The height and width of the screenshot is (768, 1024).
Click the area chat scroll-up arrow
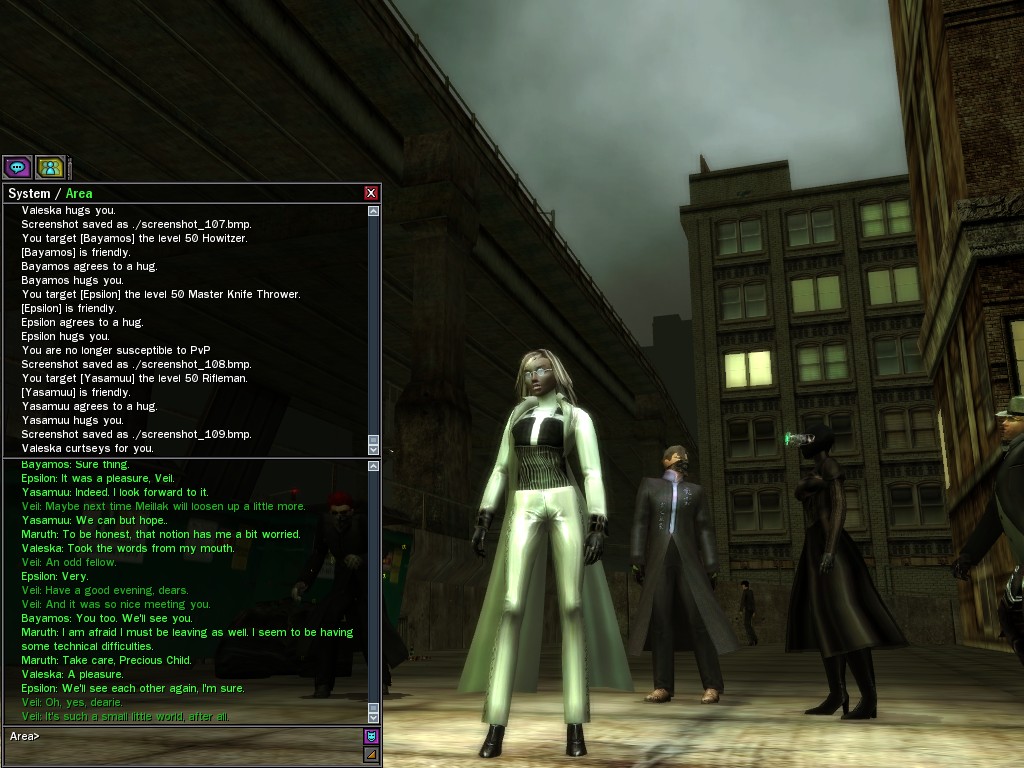click(x=374, y=466)
